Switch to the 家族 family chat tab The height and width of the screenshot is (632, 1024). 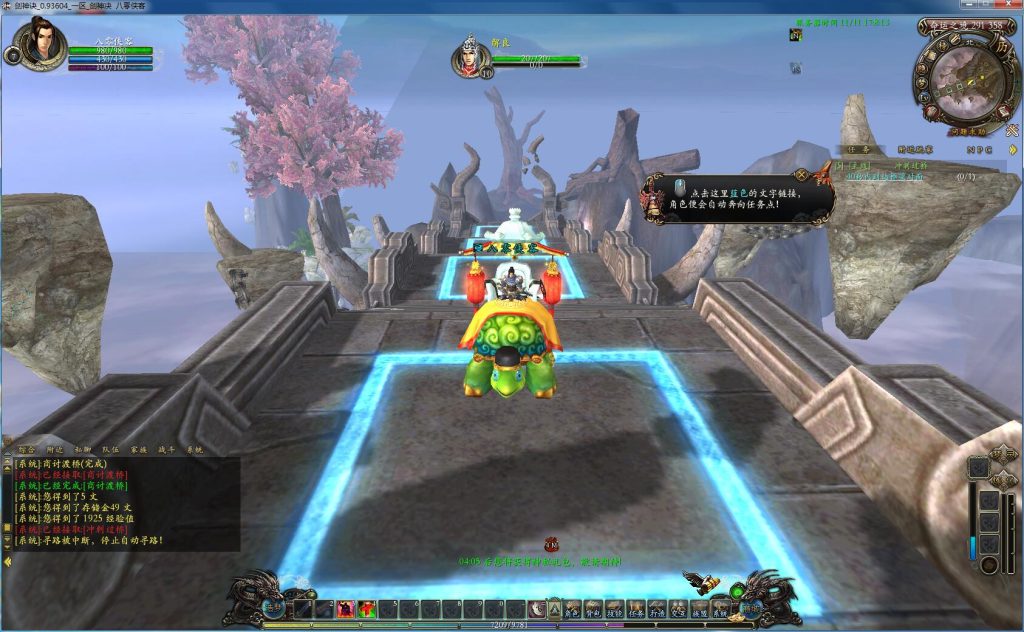[x=137, y=450]
